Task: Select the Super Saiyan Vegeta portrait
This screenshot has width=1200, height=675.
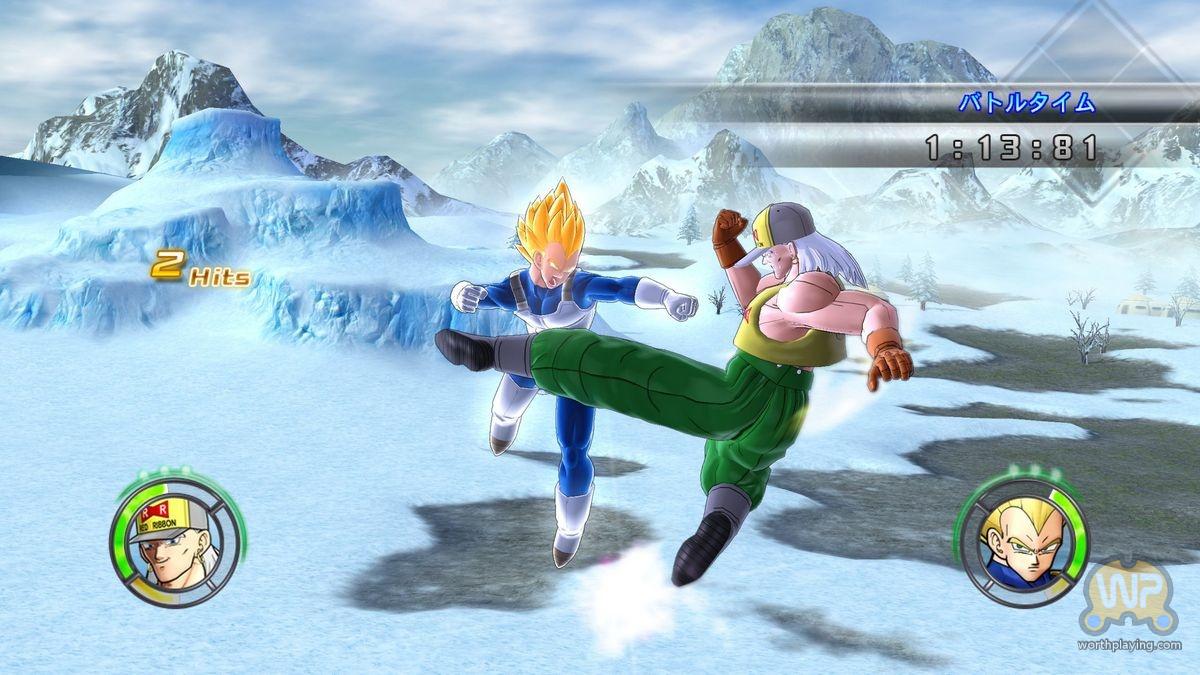Action: (1022, 542)
